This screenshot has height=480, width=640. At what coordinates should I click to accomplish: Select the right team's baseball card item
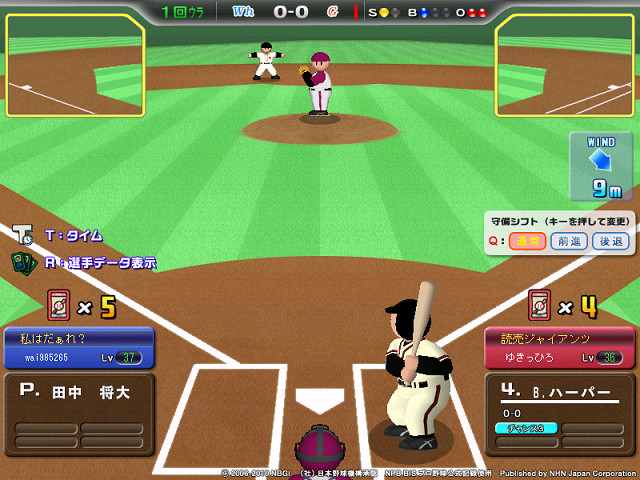tap(541, 305)
